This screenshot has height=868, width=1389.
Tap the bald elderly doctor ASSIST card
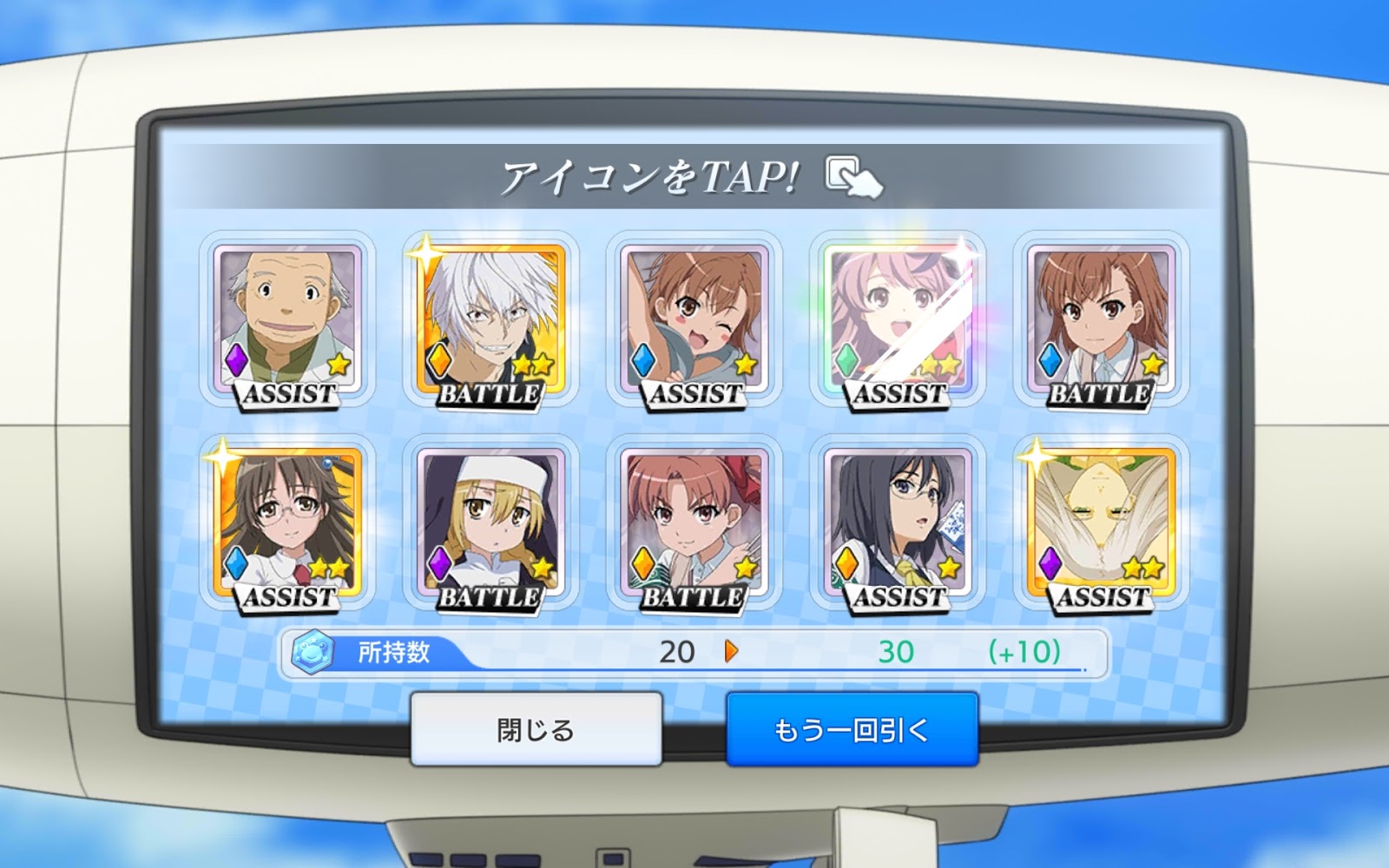(x=288, y=319)
